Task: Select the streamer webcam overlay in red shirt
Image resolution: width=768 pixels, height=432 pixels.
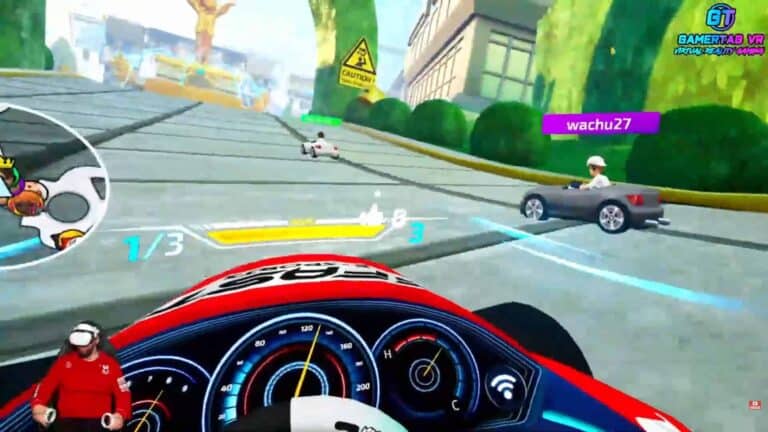Action: [86, 376]
